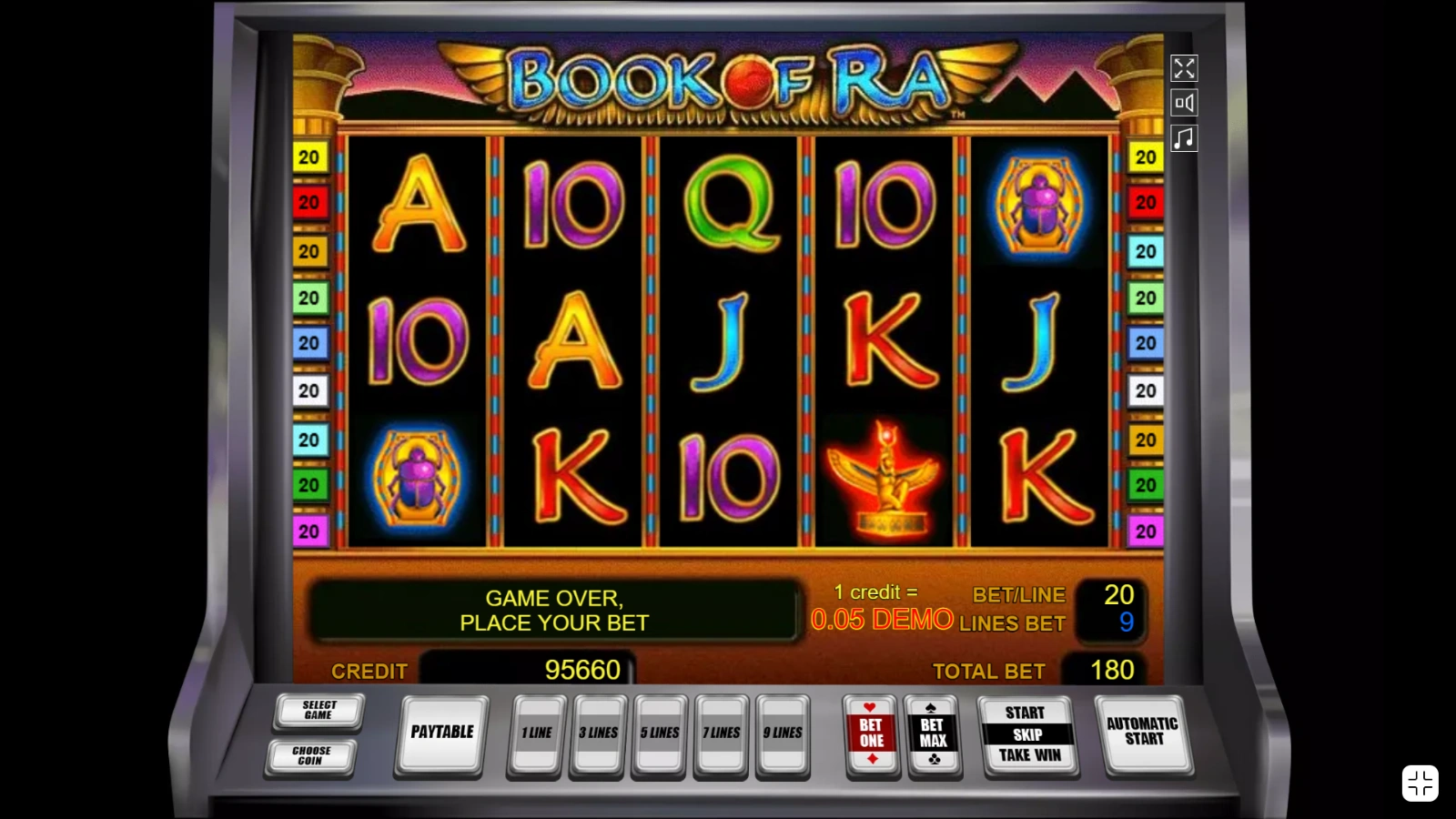
Task: Click the fullscreen expand-arrows icon
Action: pyautogui.click(x=1184, y=68)
